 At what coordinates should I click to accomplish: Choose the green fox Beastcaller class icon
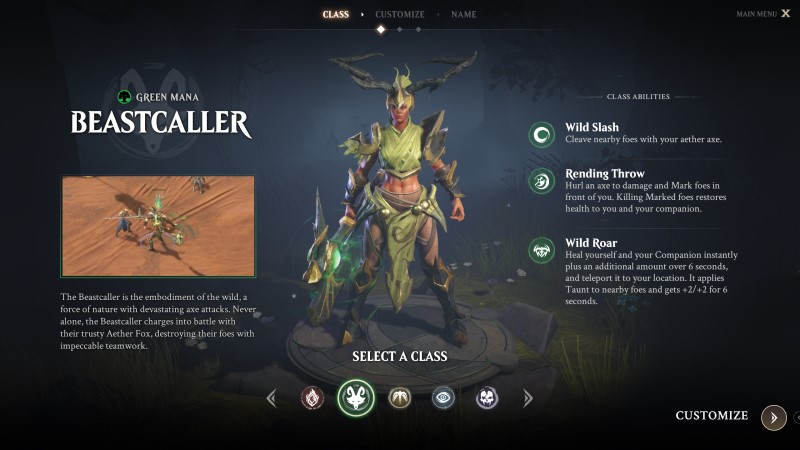point(356,398)
